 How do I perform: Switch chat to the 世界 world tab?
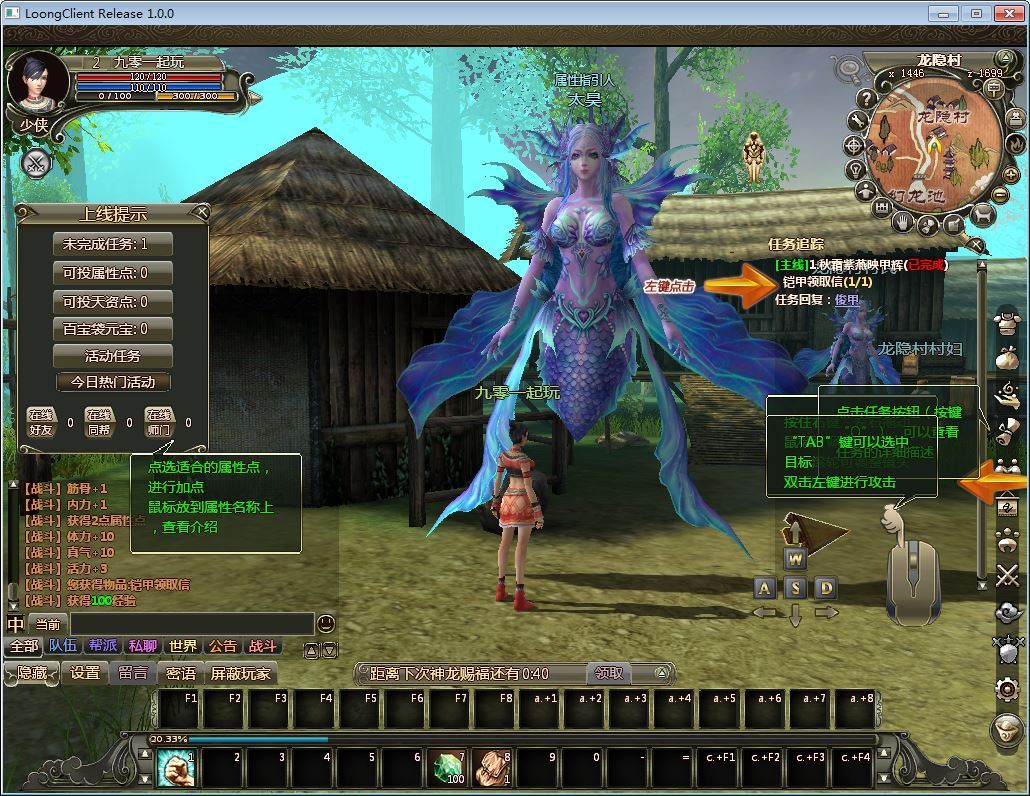pos(183,646)
